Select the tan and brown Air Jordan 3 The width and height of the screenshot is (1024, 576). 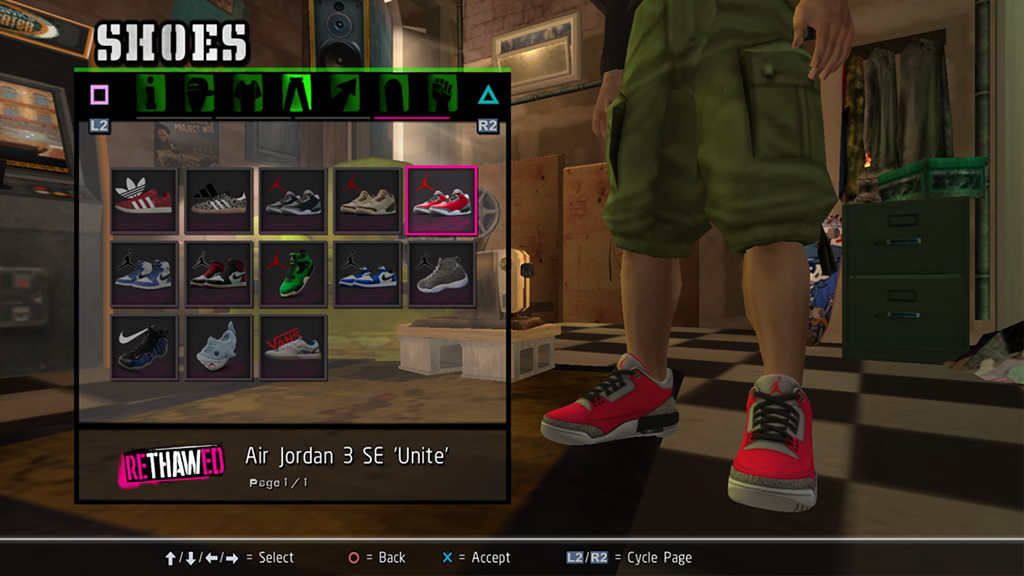367,201
